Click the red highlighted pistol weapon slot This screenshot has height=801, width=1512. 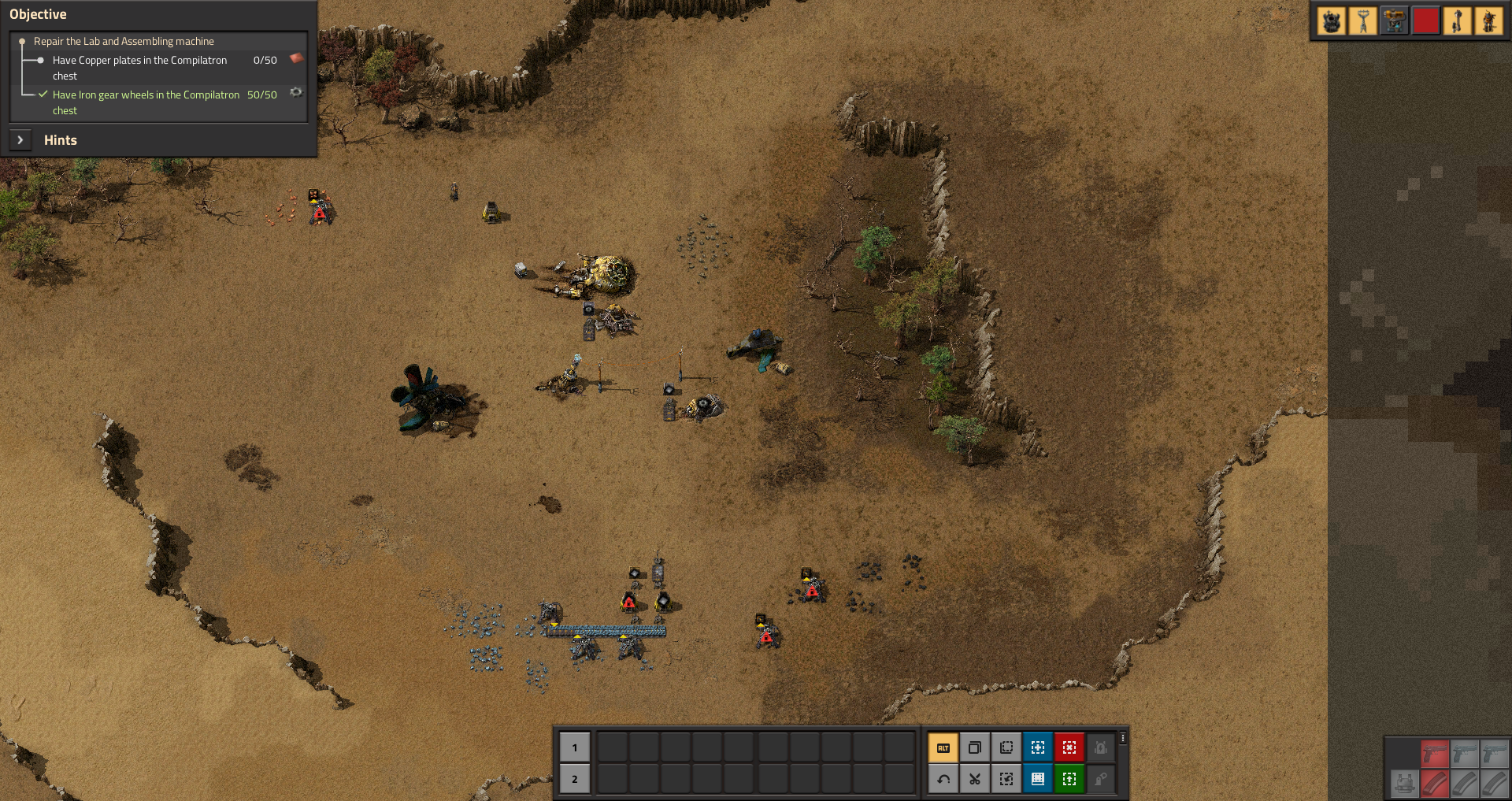1435,754
